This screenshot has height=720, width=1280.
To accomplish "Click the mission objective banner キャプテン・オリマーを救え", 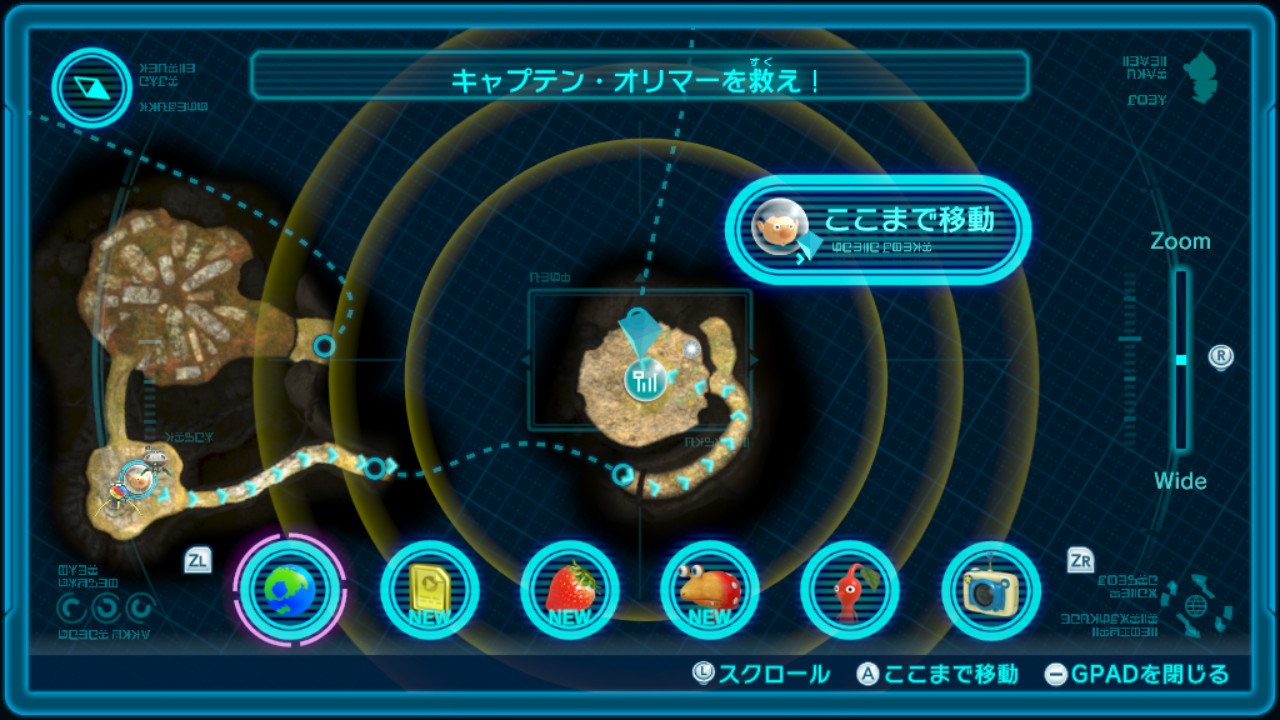I will (639, 76).
